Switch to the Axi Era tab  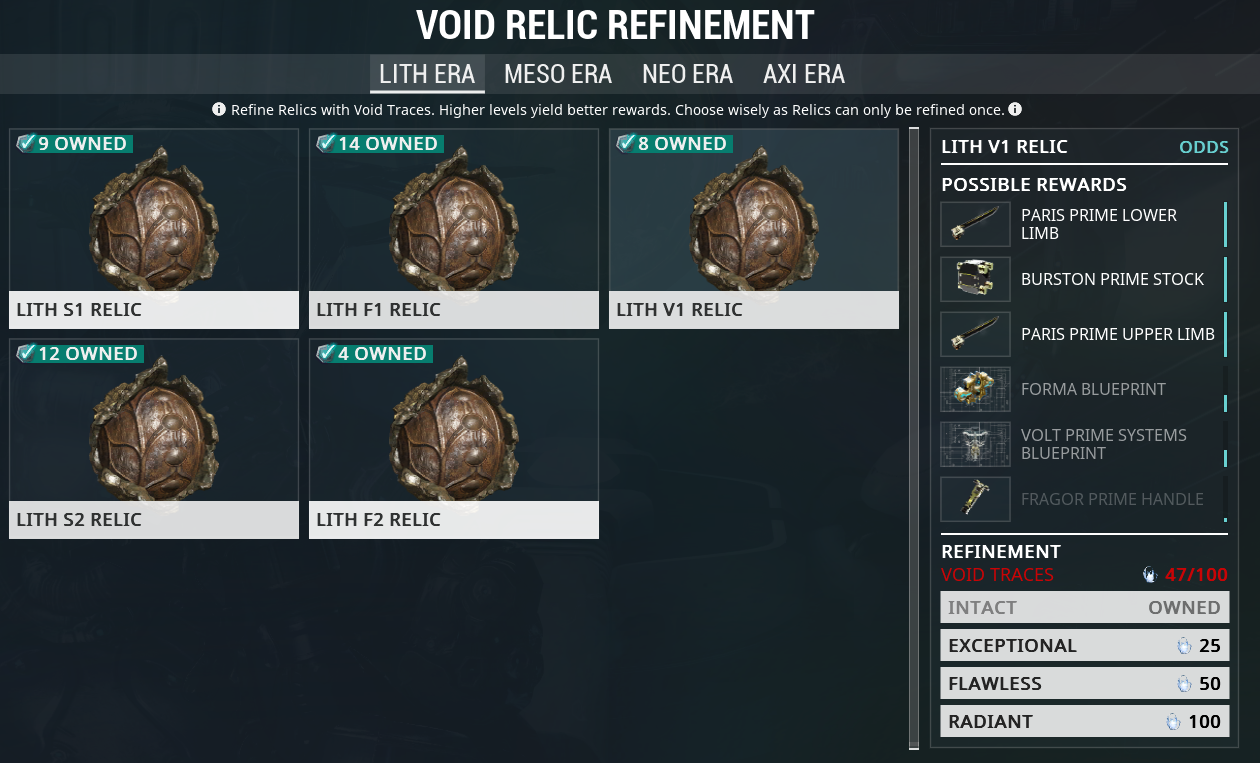[804, 74]
